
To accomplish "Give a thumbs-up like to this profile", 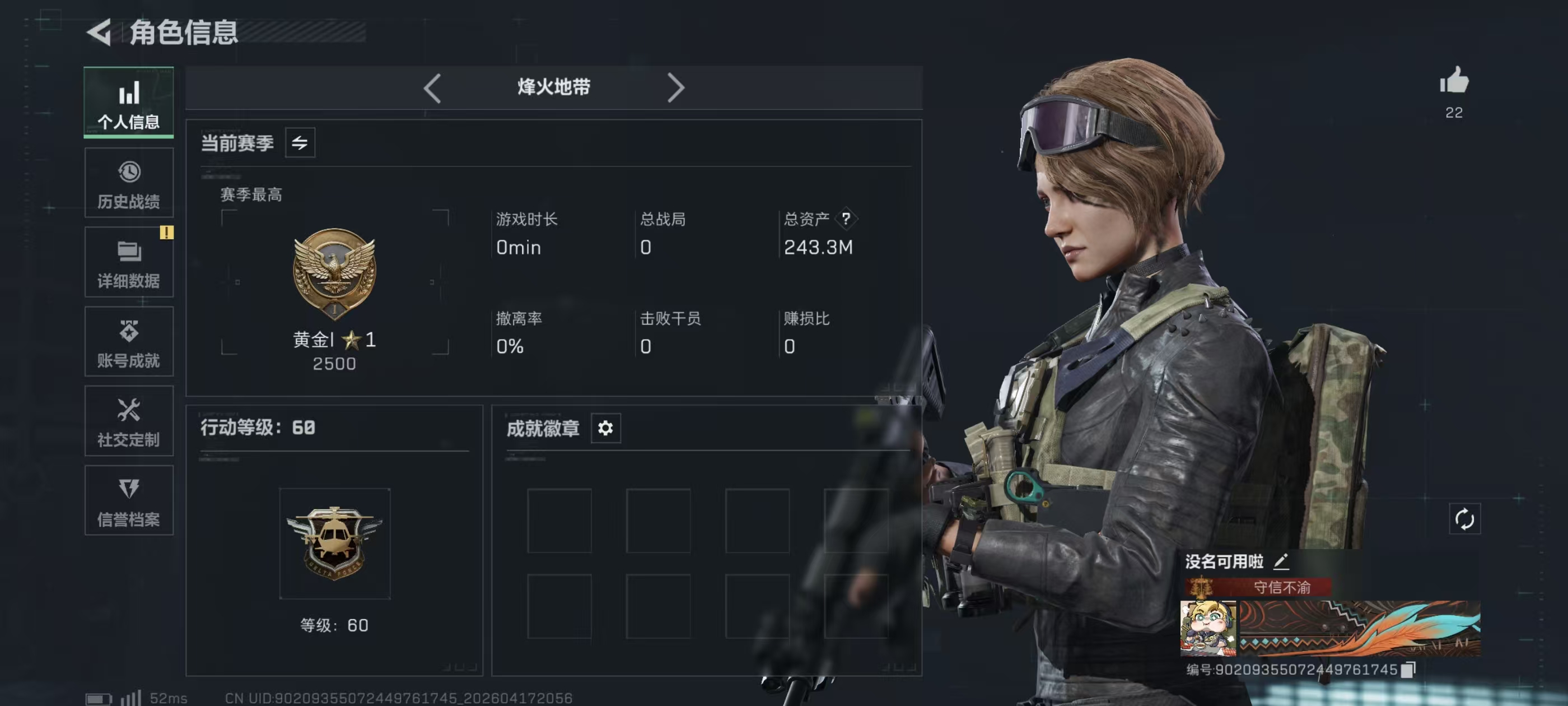I will (1454, 82).
